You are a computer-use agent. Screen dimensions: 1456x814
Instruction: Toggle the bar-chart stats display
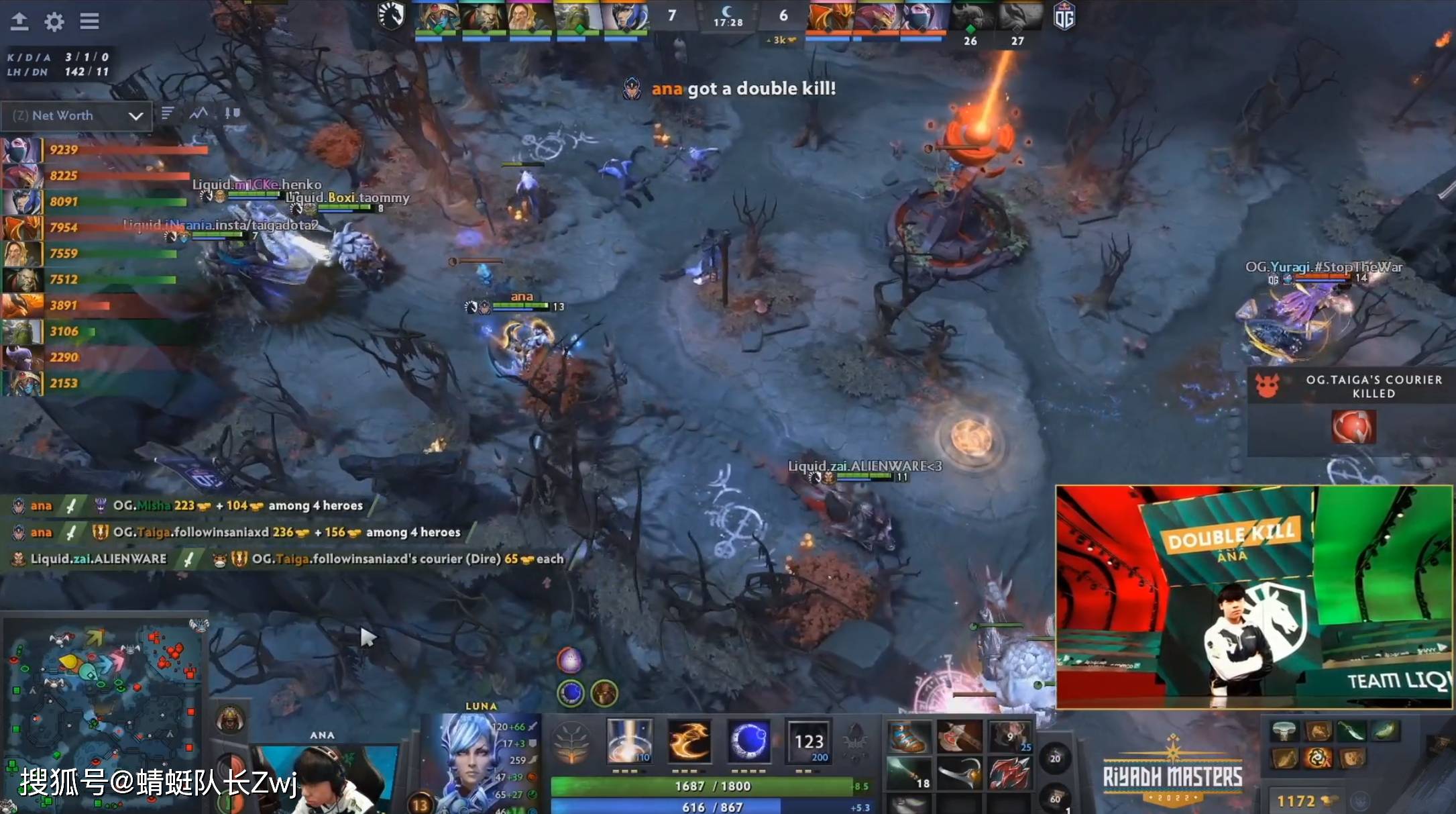point(168,114)
